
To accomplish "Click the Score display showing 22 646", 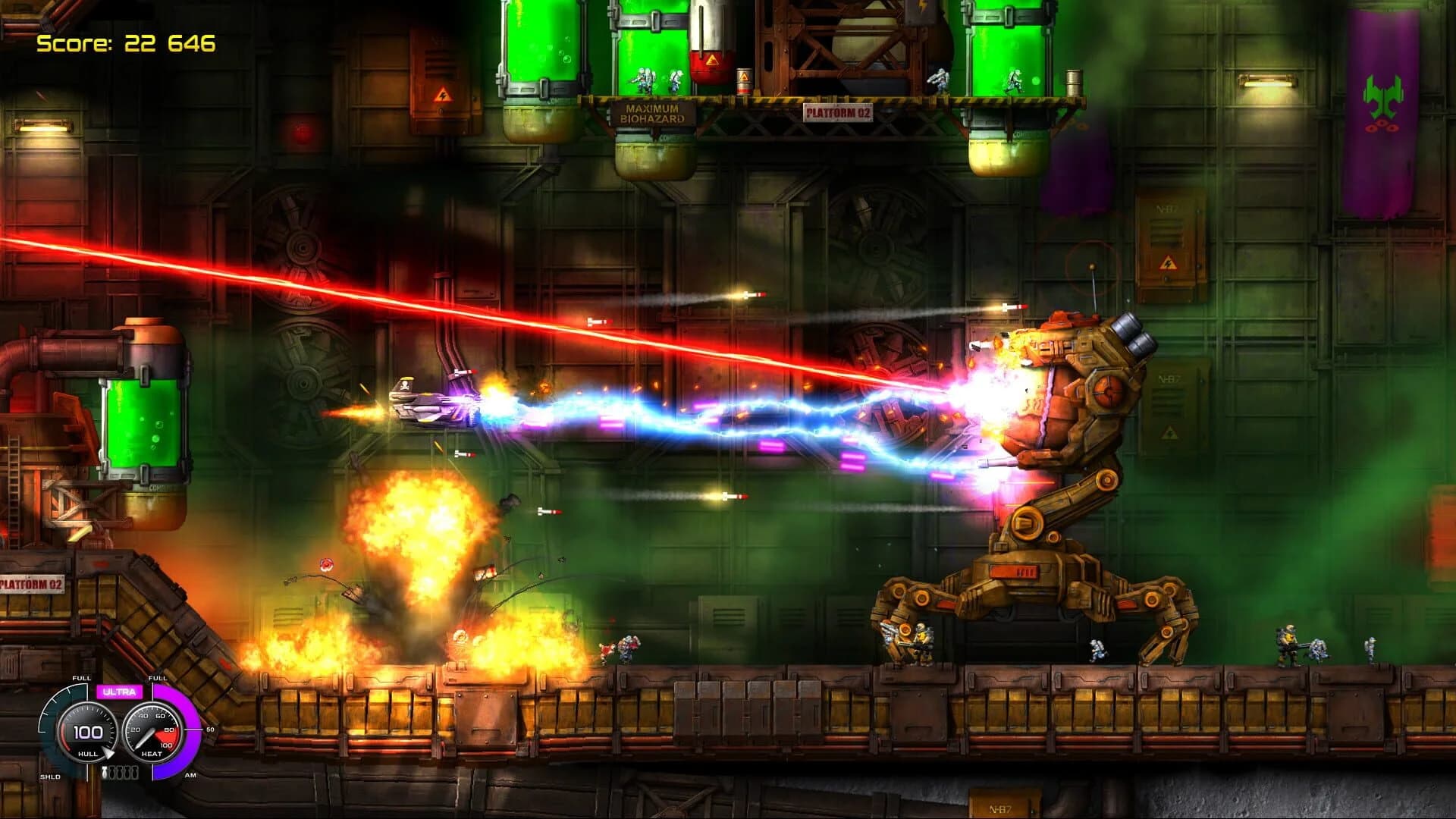I will [x=125, y=43].
